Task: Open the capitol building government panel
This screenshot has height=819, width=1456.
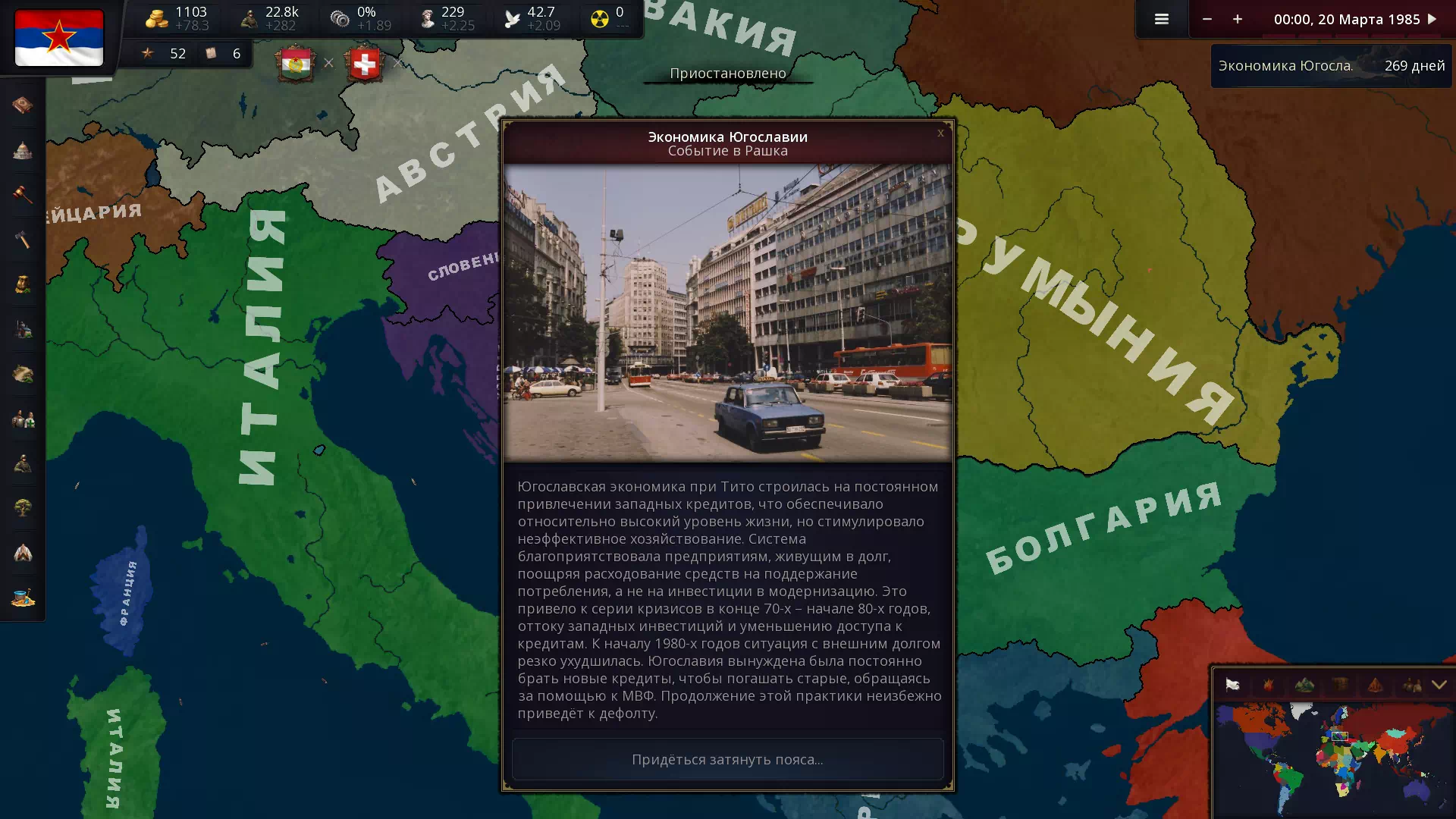Action: click(23, 150)
